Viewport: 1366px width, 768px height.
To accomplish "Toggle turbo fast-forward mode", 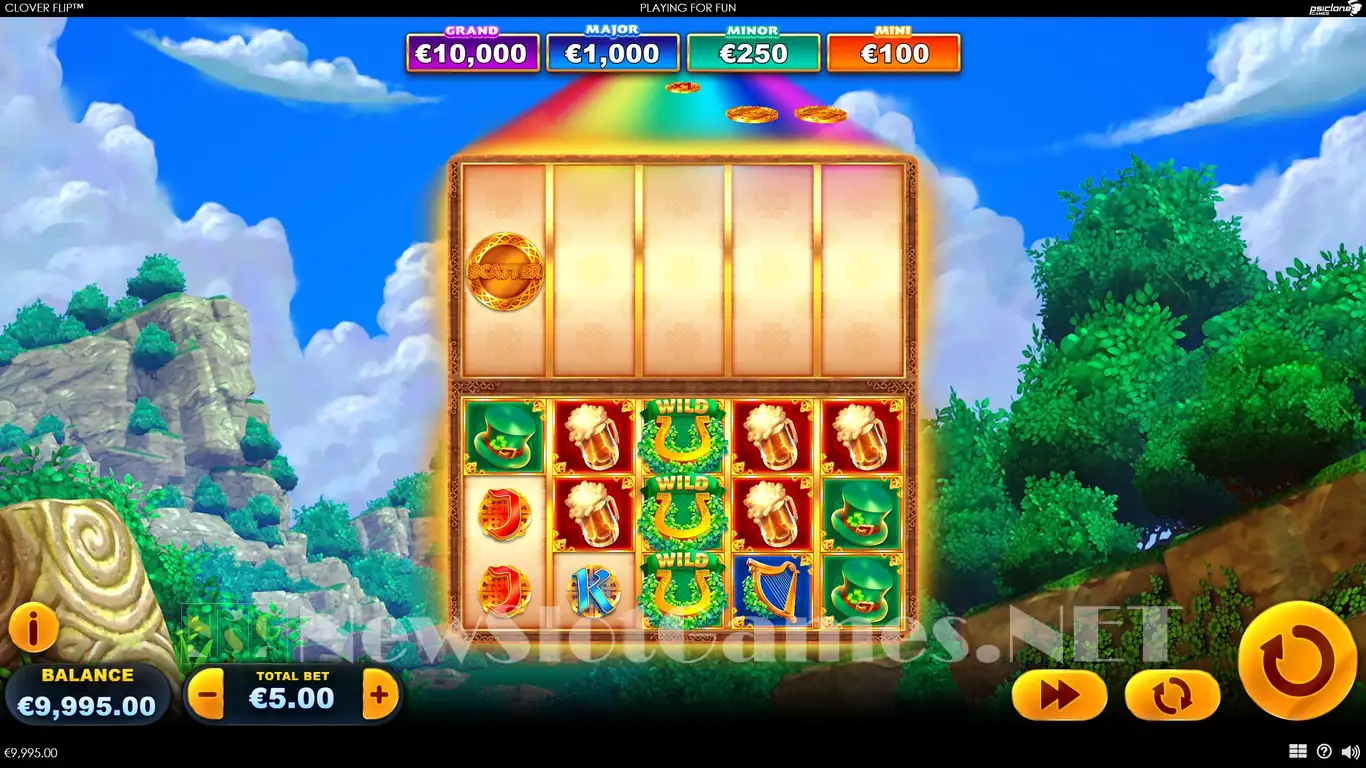I will pyautogui.click(x=1059, y=696).
